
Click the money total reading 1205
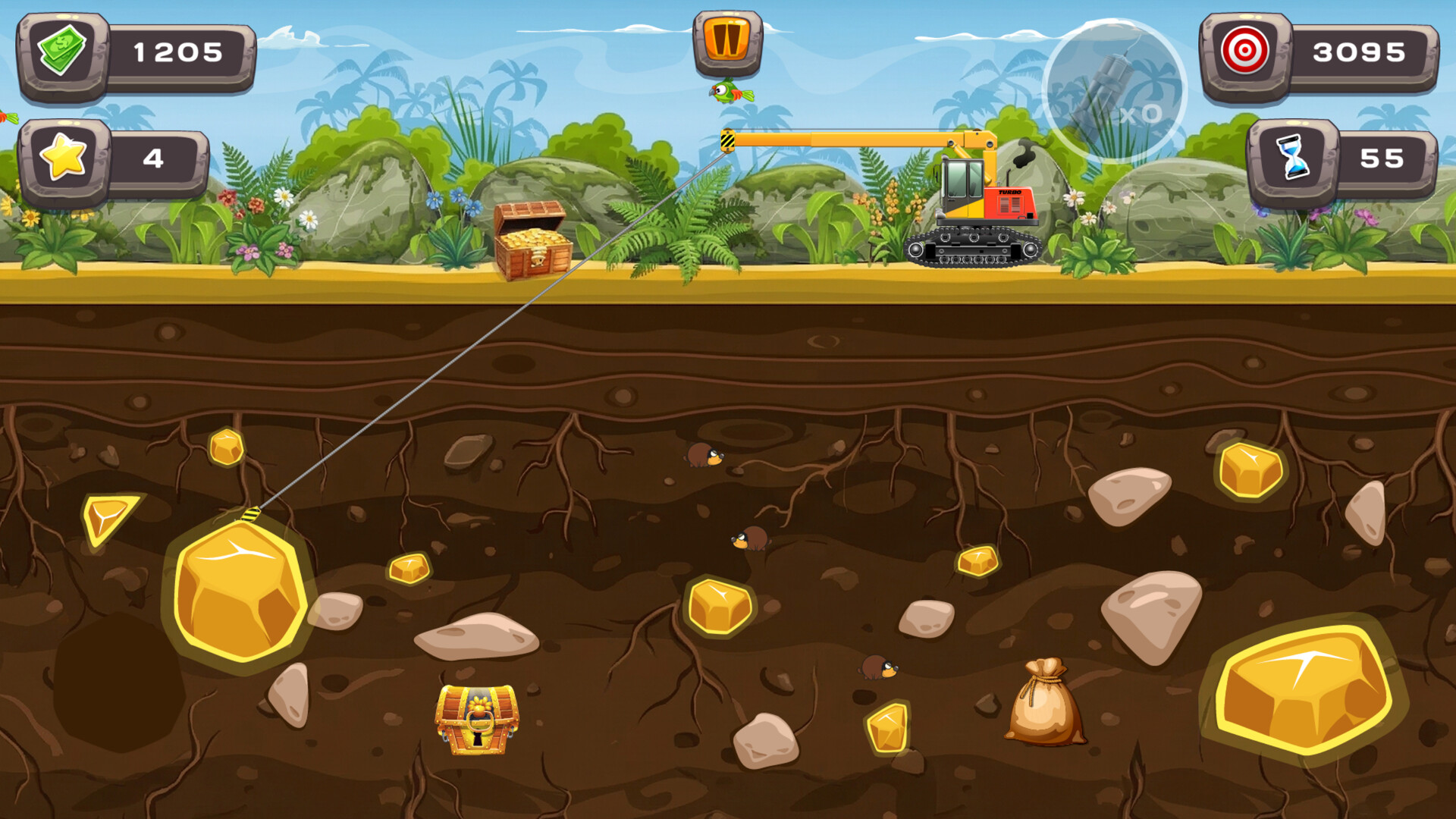click(x=178, y=52)
